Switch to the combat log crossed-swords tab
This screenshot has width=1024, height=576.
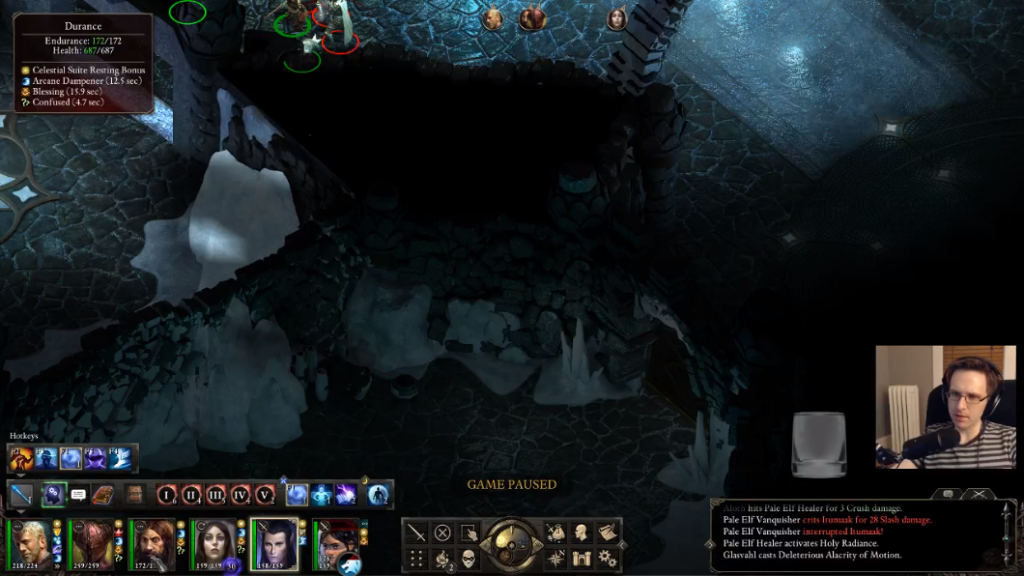click(979, 494)
